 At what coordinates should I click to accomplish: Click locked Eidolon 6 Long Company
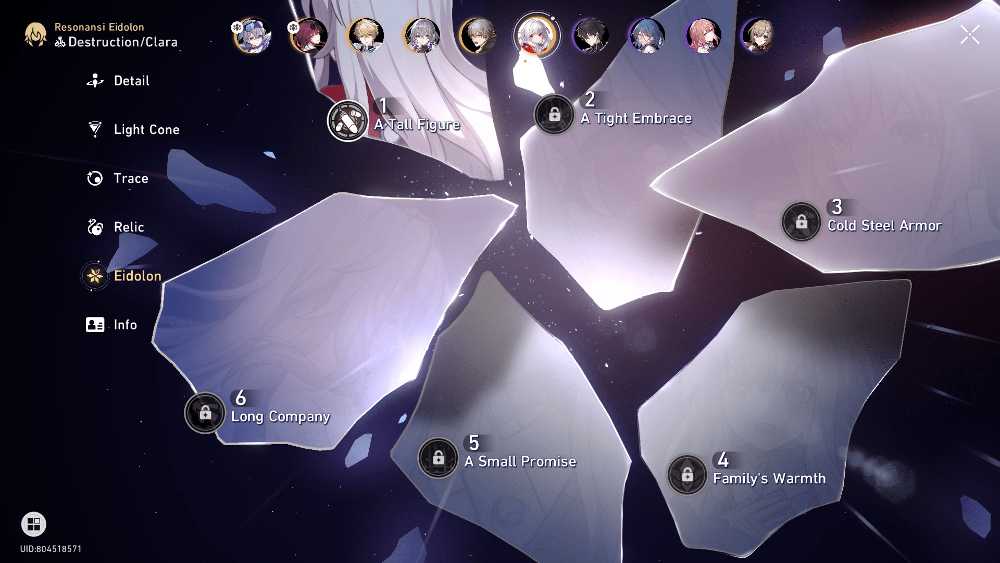[205, 412]
